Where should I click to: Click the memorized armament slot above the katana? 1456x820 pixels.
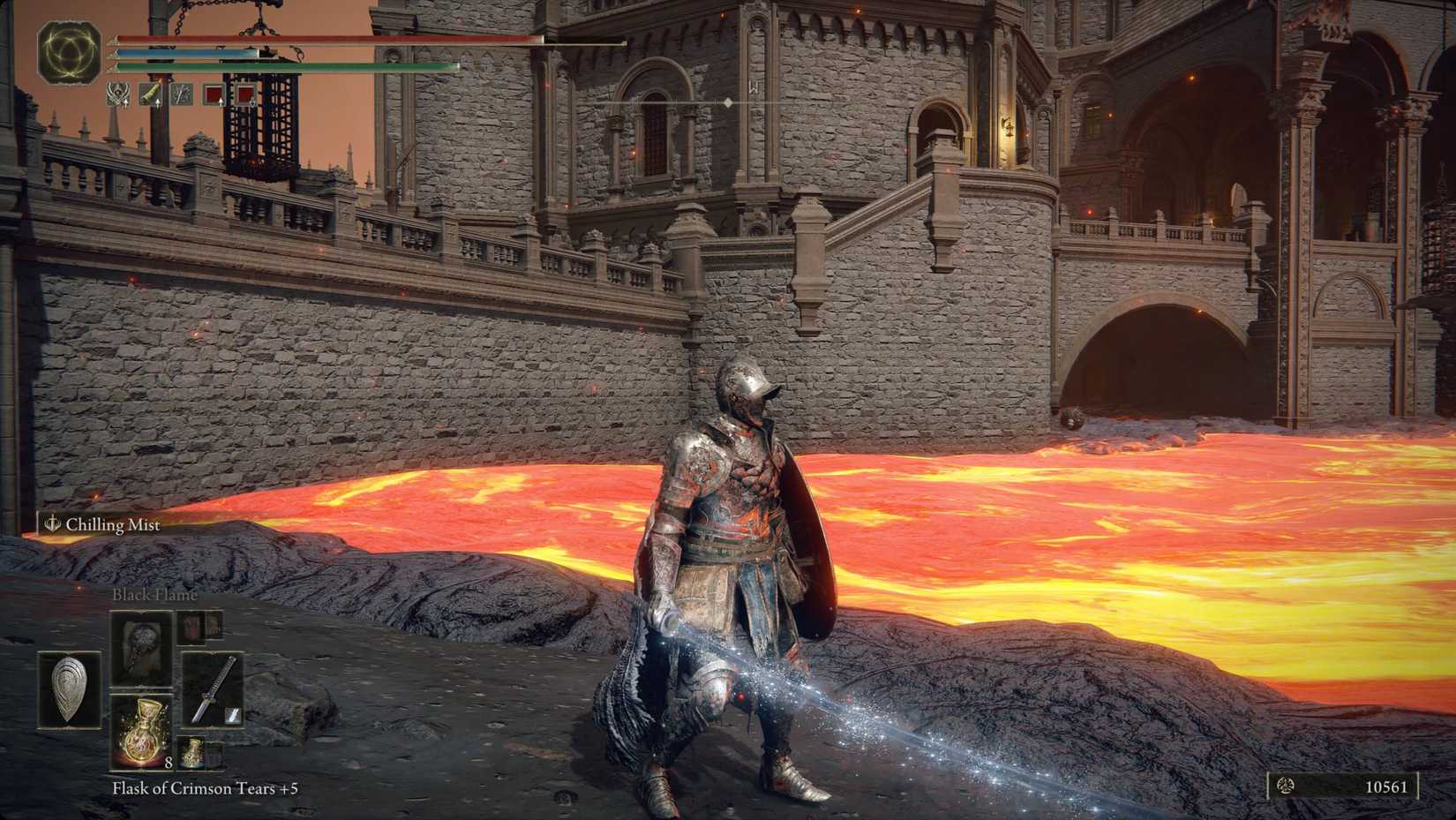click(190, 627)
